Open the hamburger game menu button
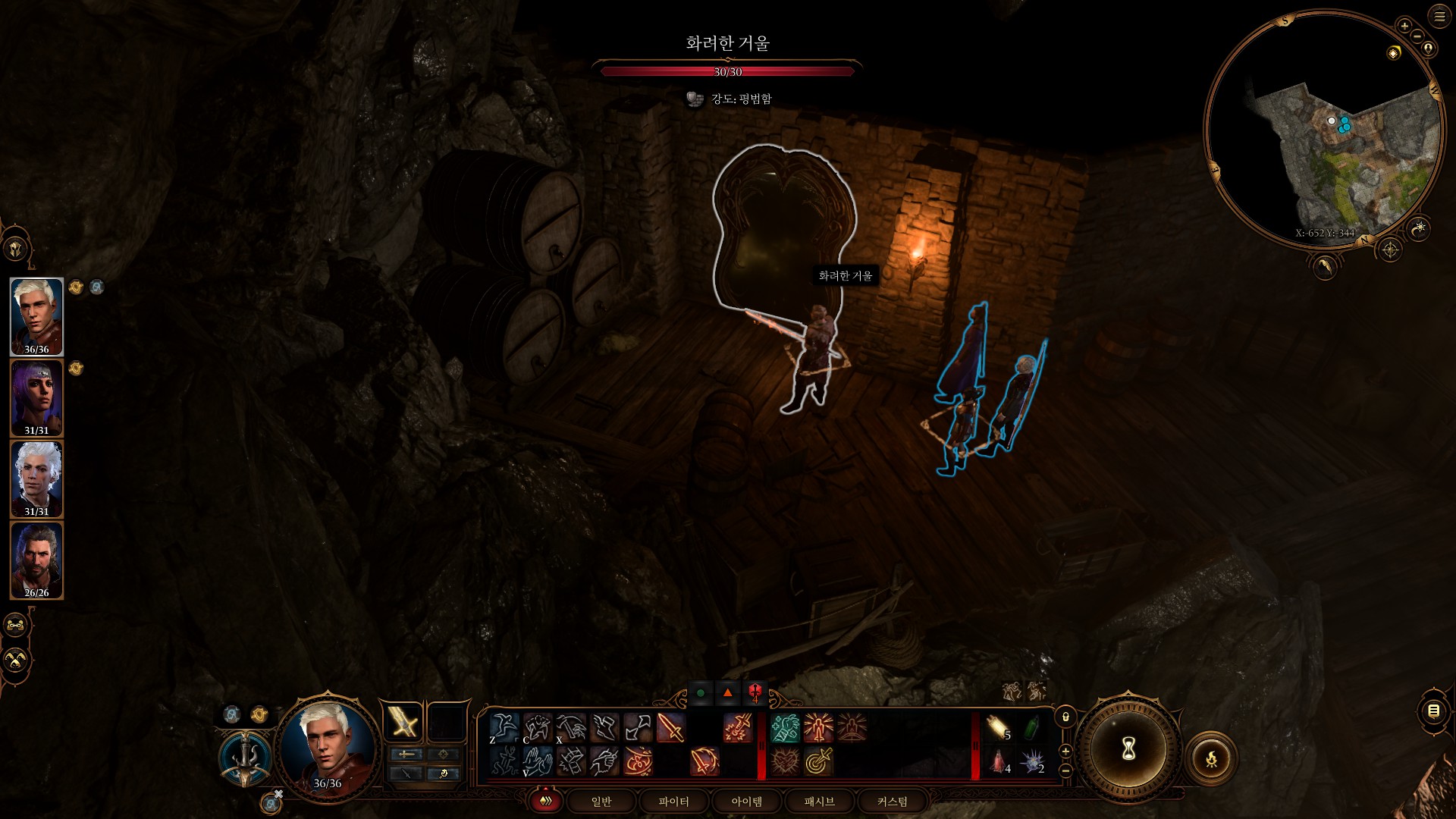1456x819 pixels. point(1439,17)
